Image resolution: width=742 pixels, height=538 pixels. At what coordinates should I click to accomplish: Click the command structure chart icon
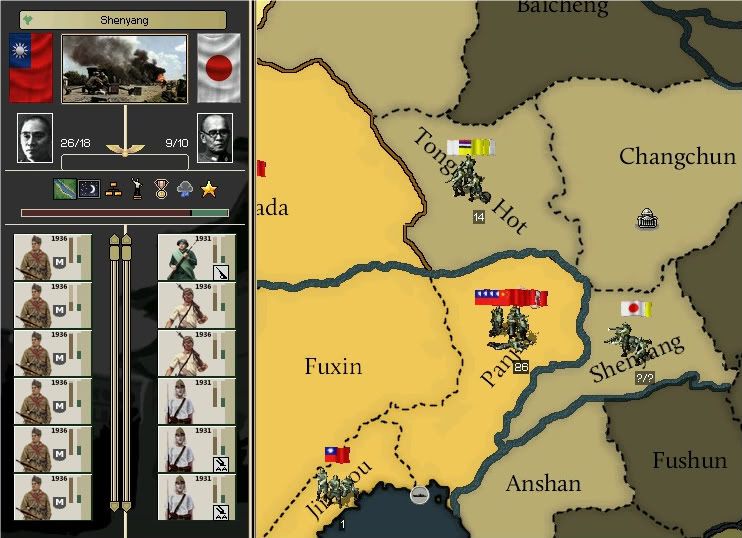113,188
